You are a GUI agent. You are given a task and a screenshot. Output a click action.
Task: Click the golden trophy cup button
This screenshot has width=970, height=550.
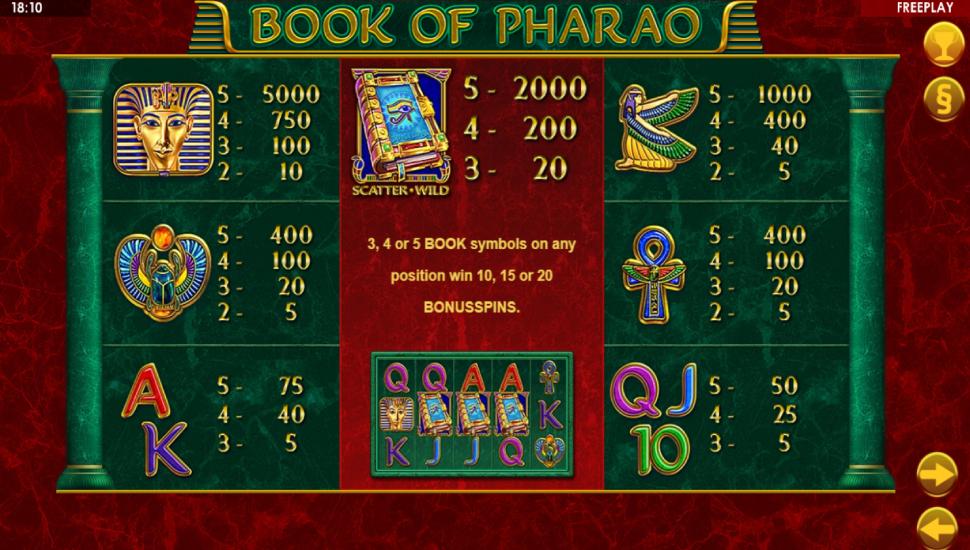[x=940, y=45]
